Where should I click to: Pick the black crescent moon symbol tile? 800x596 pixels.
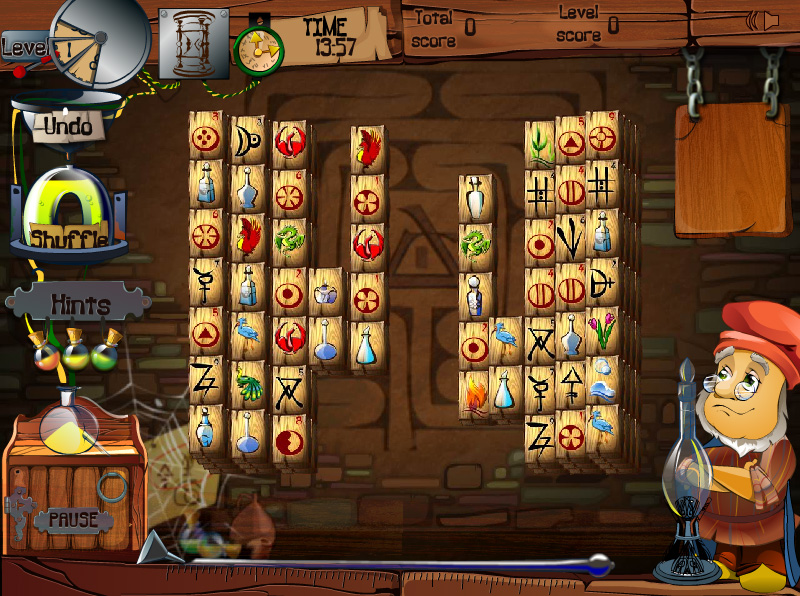tap(247, 144)
